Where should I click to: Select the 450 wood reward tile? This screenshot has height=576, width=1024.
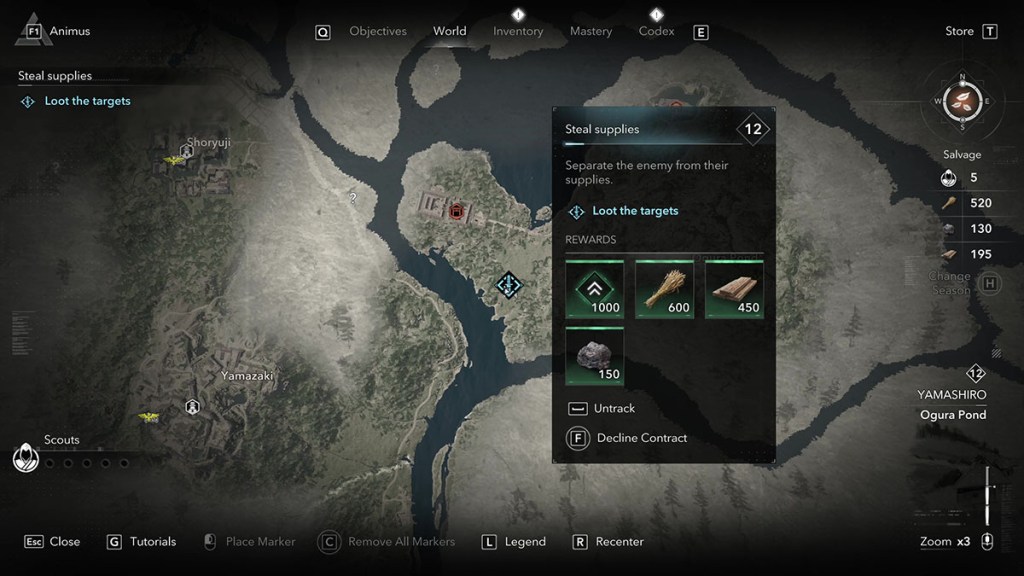(735, 290)
